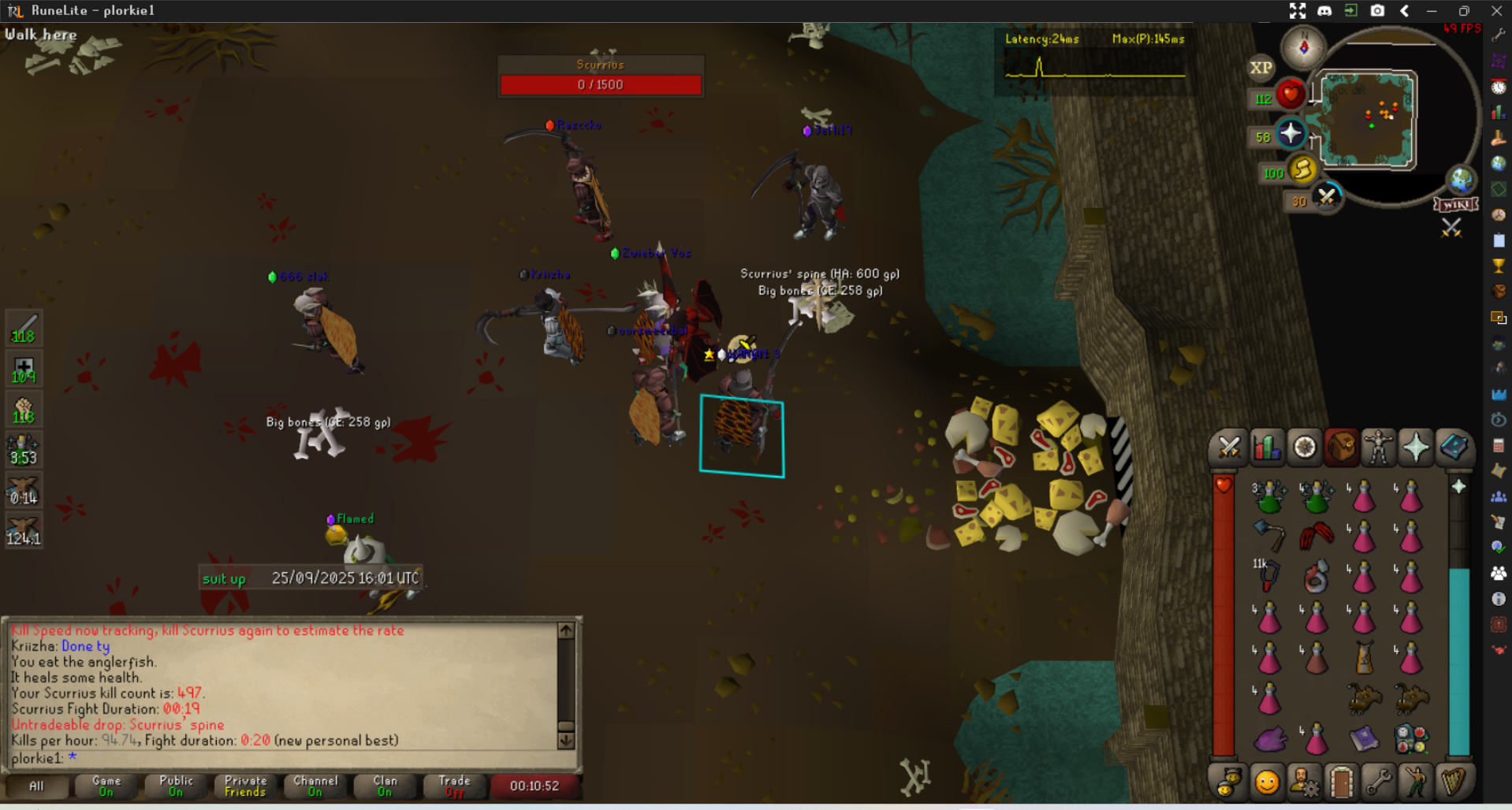Select the Public chat filter tab
Viewport: 1512px width, 810px height.
click(x=176, y=786)
